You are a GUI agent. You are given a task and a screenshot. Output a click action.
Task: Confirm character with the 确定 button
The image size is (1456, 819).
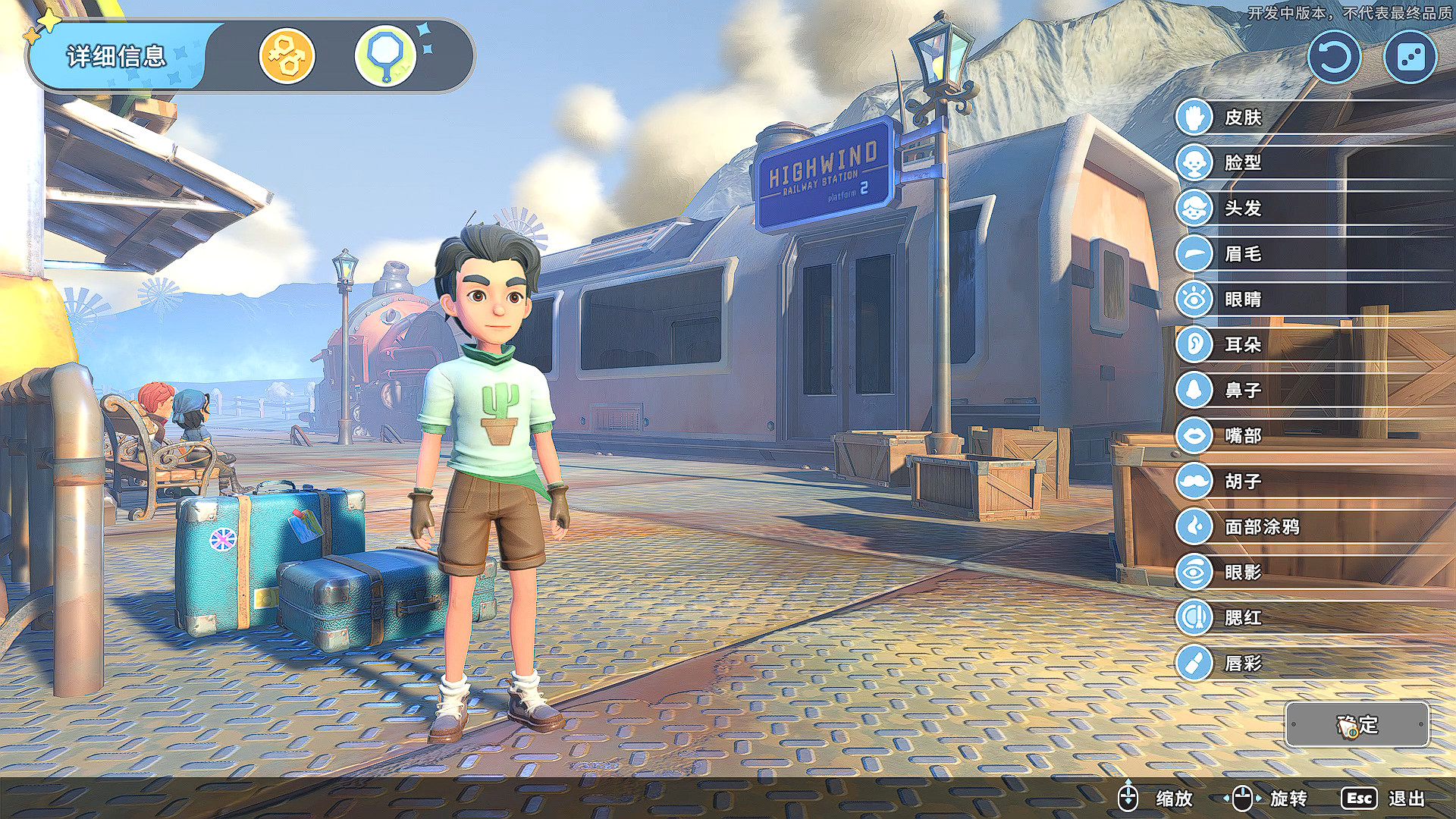1357,724
